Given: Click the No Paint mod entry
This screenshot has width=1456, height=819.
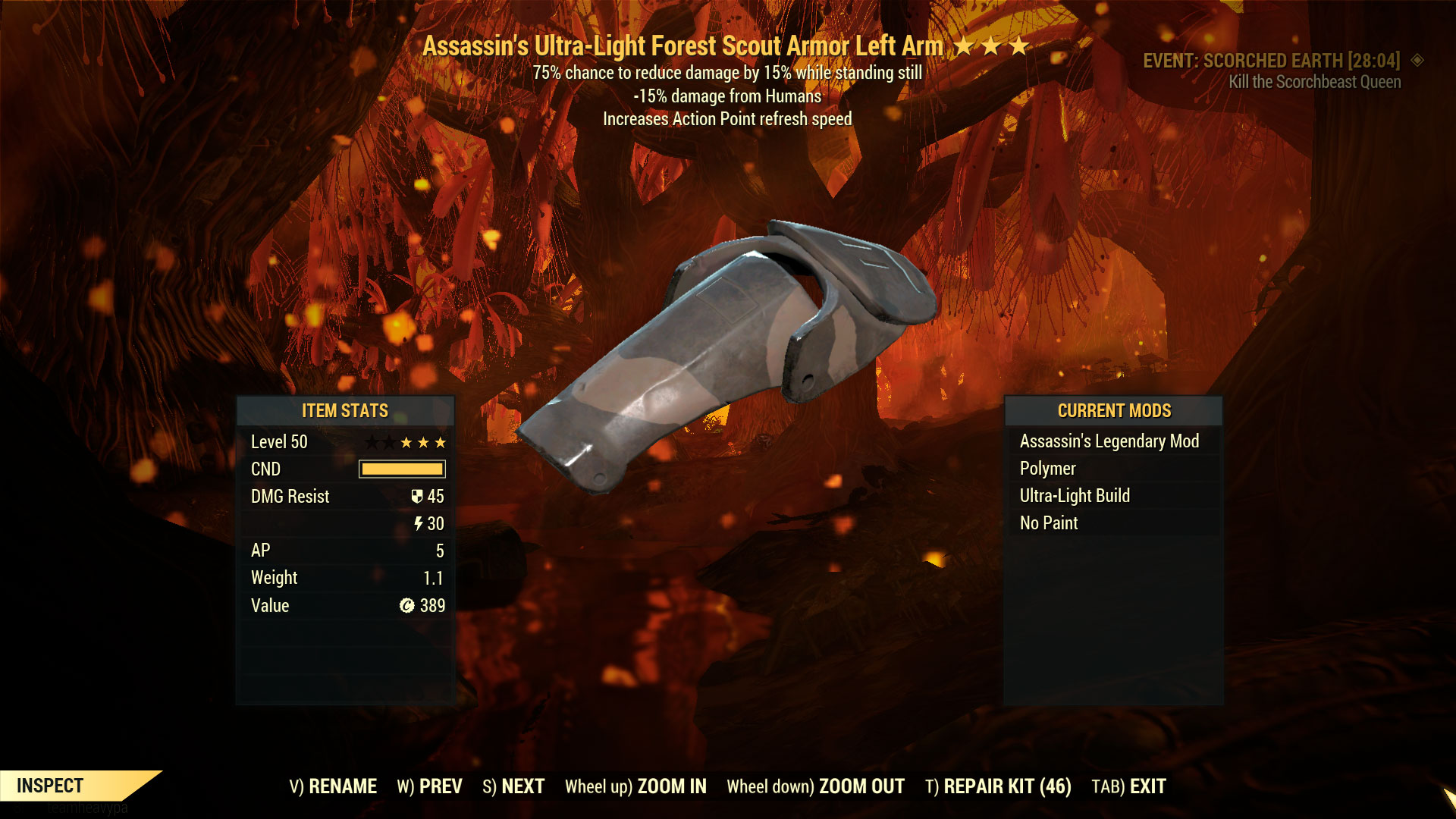Looking at the screenshot, I should point(1049,523).
